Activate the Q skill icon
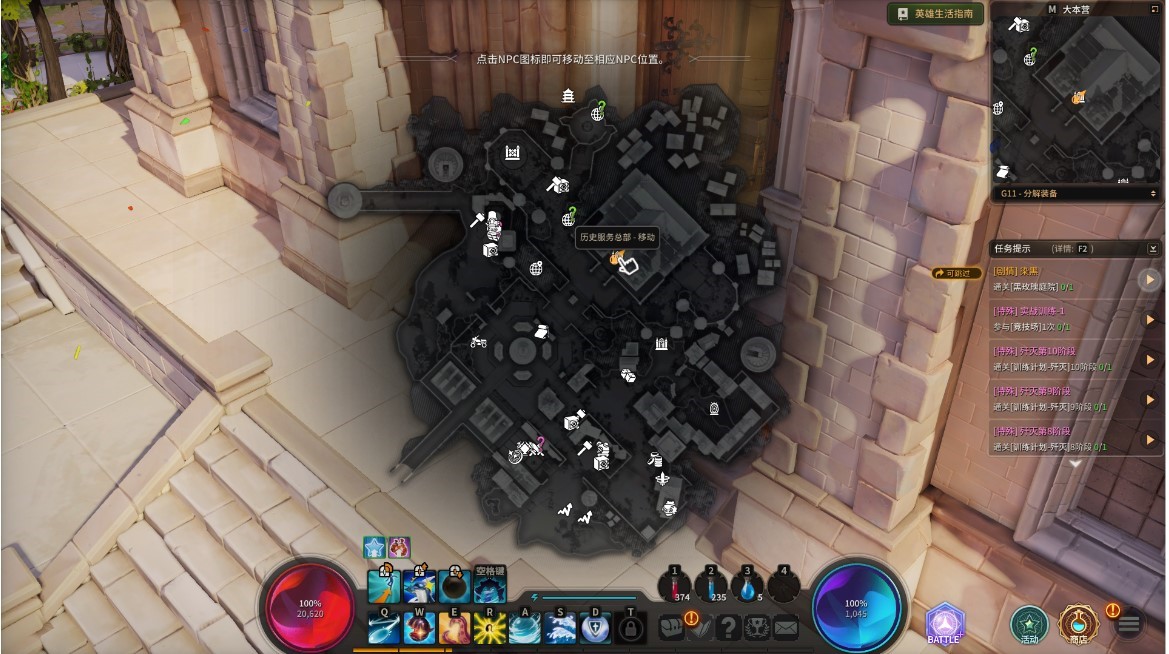 pyautogui.click(x=384, y=628)
